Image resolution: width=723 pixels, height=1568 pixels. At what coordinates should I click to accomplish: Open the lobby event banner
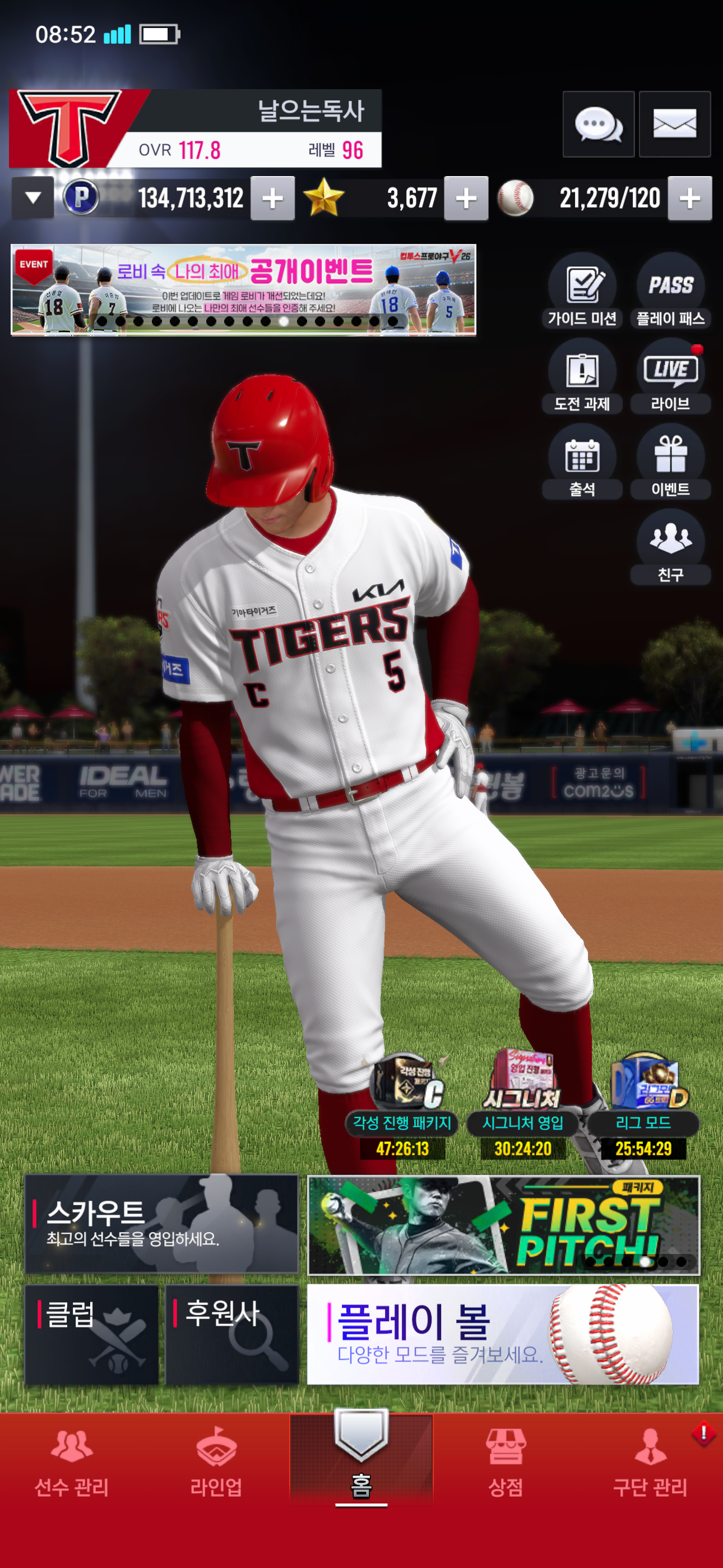pyautogui.click(x=243, y=290)
